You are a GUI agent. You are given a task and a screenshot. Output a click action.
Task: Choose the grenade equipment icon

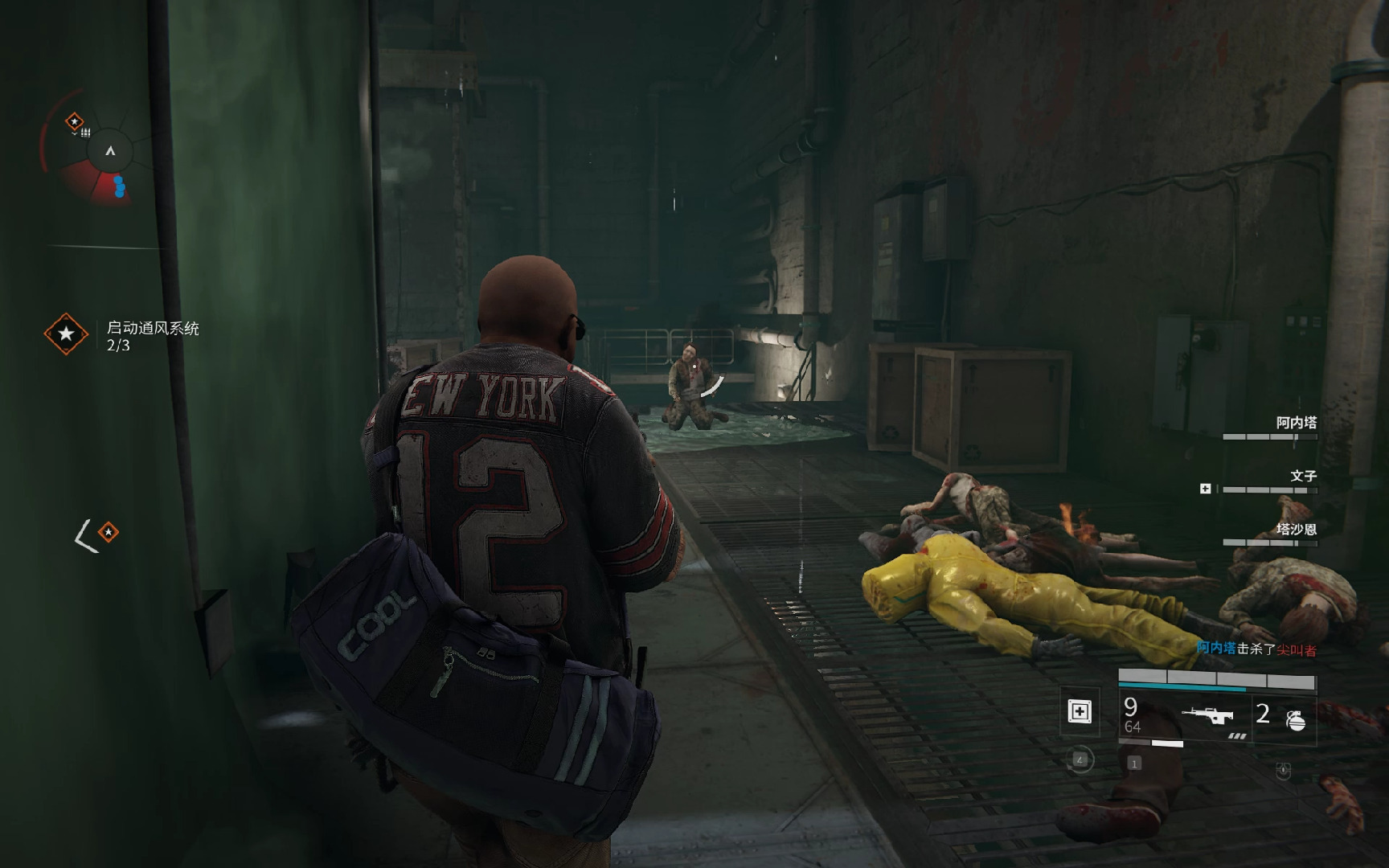[x=1294, y=718]
